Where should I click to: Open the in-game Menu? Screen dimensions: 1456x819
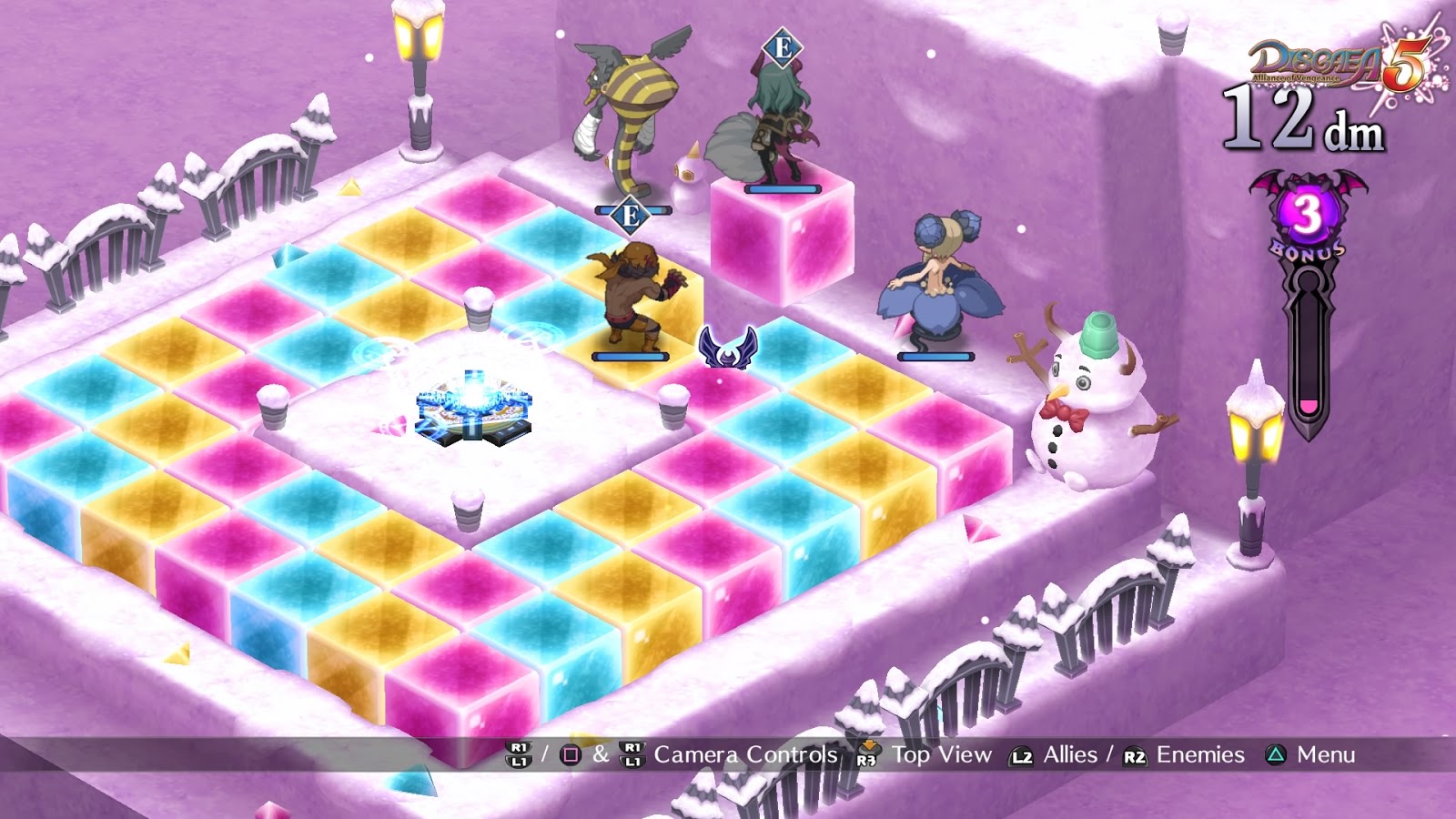[1325, 754]
